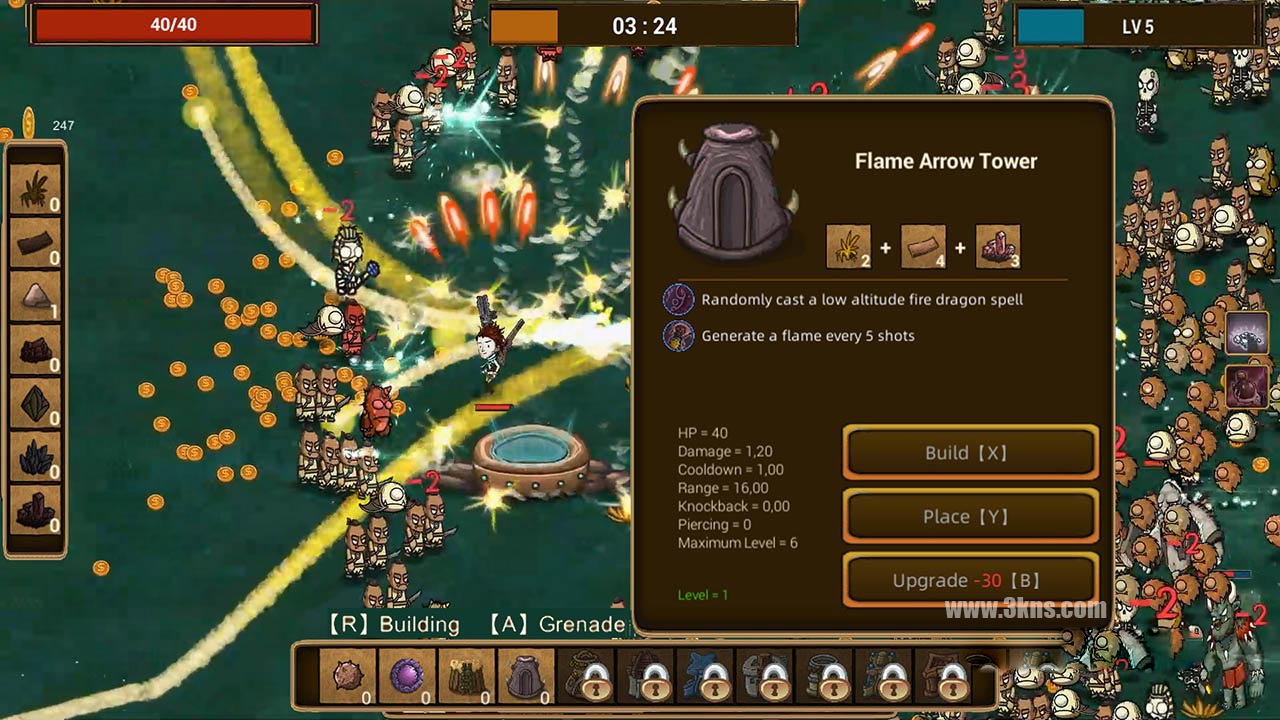Screen dimensions: 1280x720
Task: Choose the Place option for the tower
Action: click(x=970, y=517)
